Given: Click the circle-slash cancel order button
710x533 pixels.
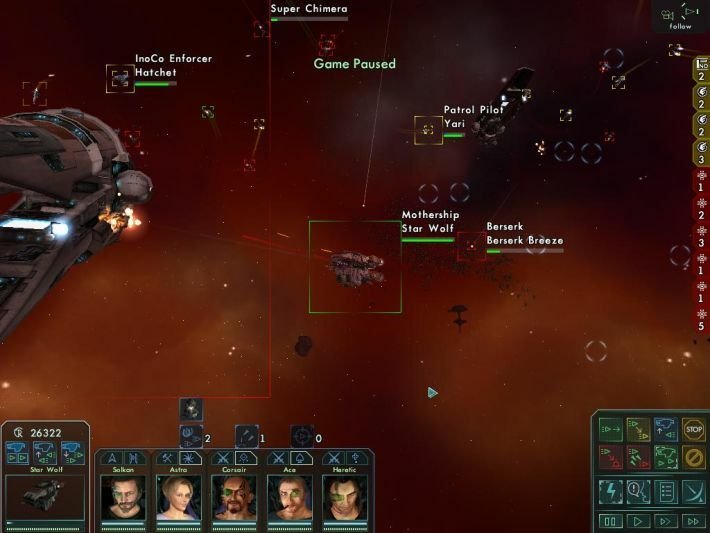Looking at the screenshot, I should tap(693, 457).
